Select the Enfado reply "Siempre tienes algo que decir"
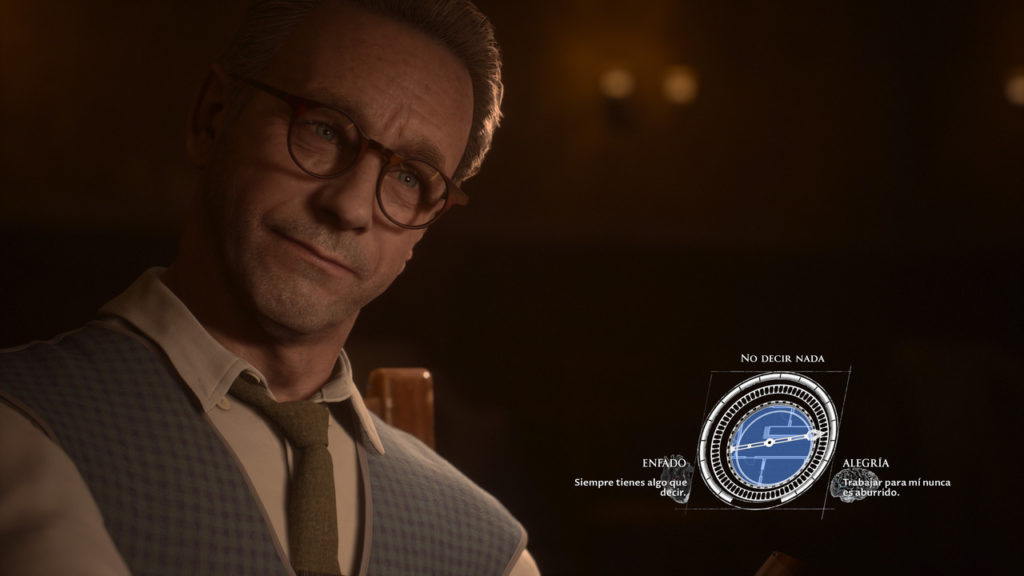1024x576 pixels. 629,486
